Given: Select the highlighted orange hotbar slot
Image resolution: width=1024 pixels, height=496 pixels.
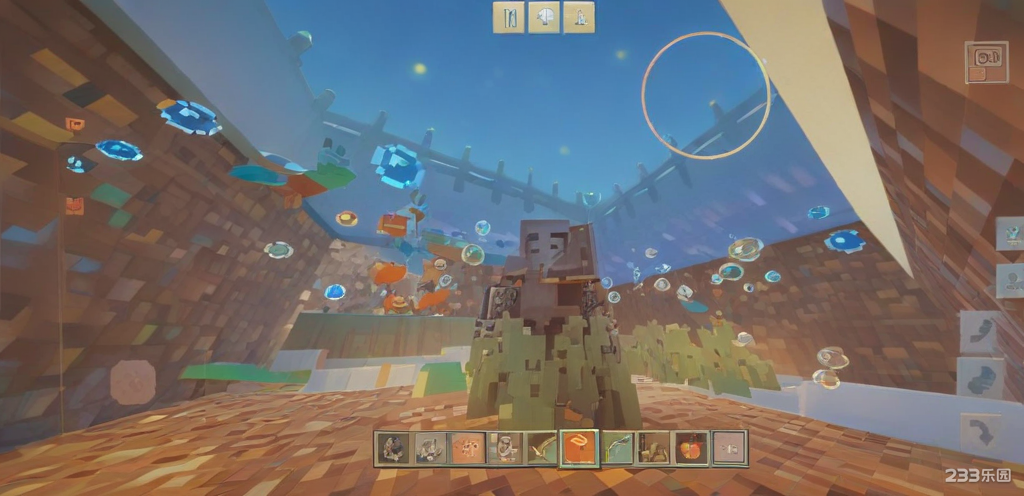Looking at the screenshot, I should [x=579, y=448].
